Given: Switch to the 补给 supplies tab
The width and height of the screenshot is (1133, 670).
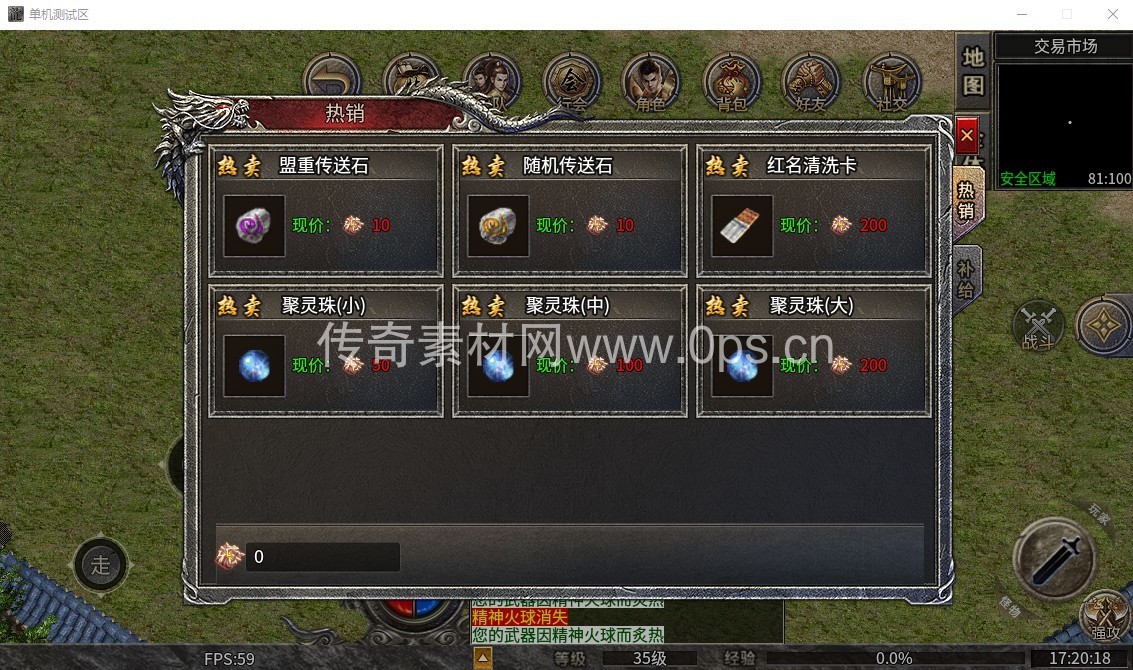Looking at the screenshot, I should (967, 277).
